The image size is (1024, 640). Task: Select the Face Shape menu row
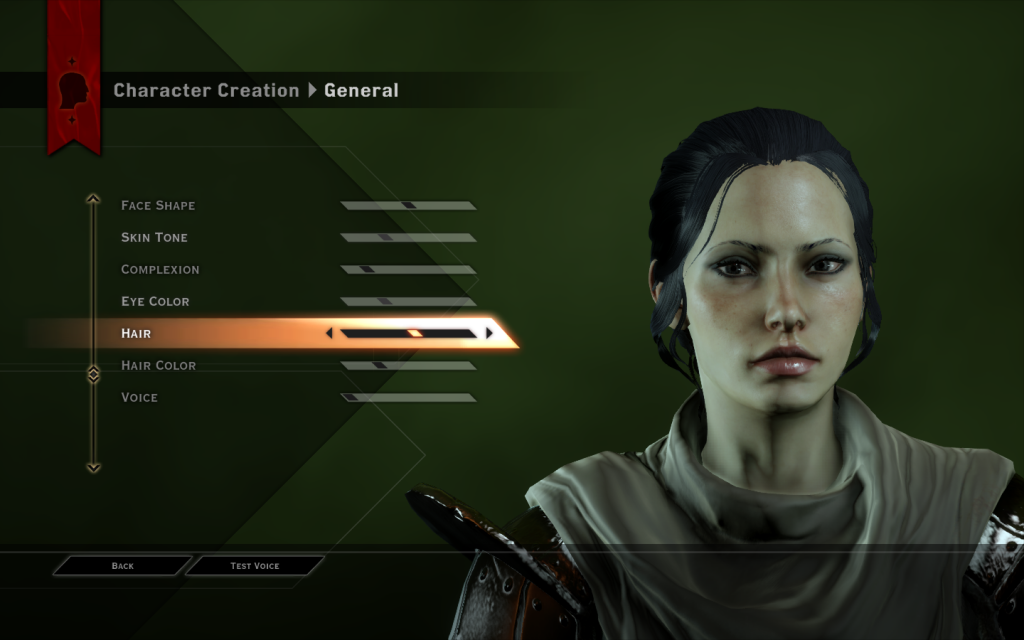[x=158, y=206]
